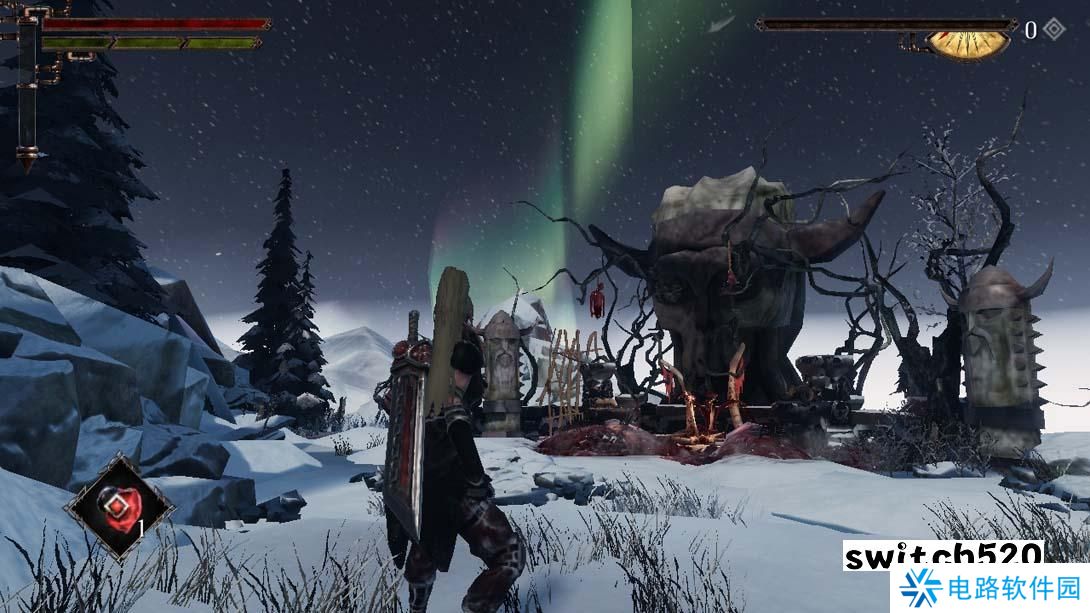Click the diamond currency icon
The height and width of the screenshot is (613, 1090).
click(x=1054, y=30)
